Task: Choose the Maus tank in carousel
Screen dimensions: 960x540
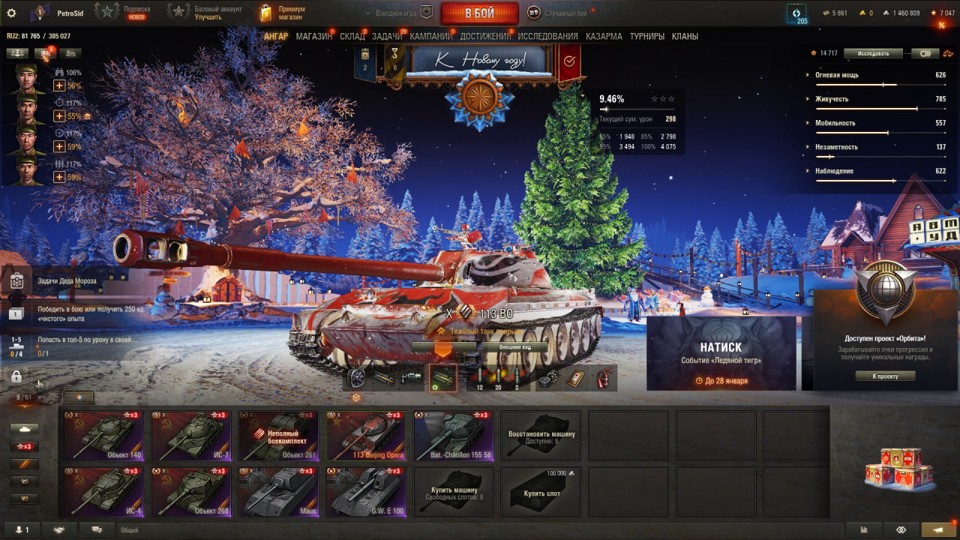Action: point(282,491)
